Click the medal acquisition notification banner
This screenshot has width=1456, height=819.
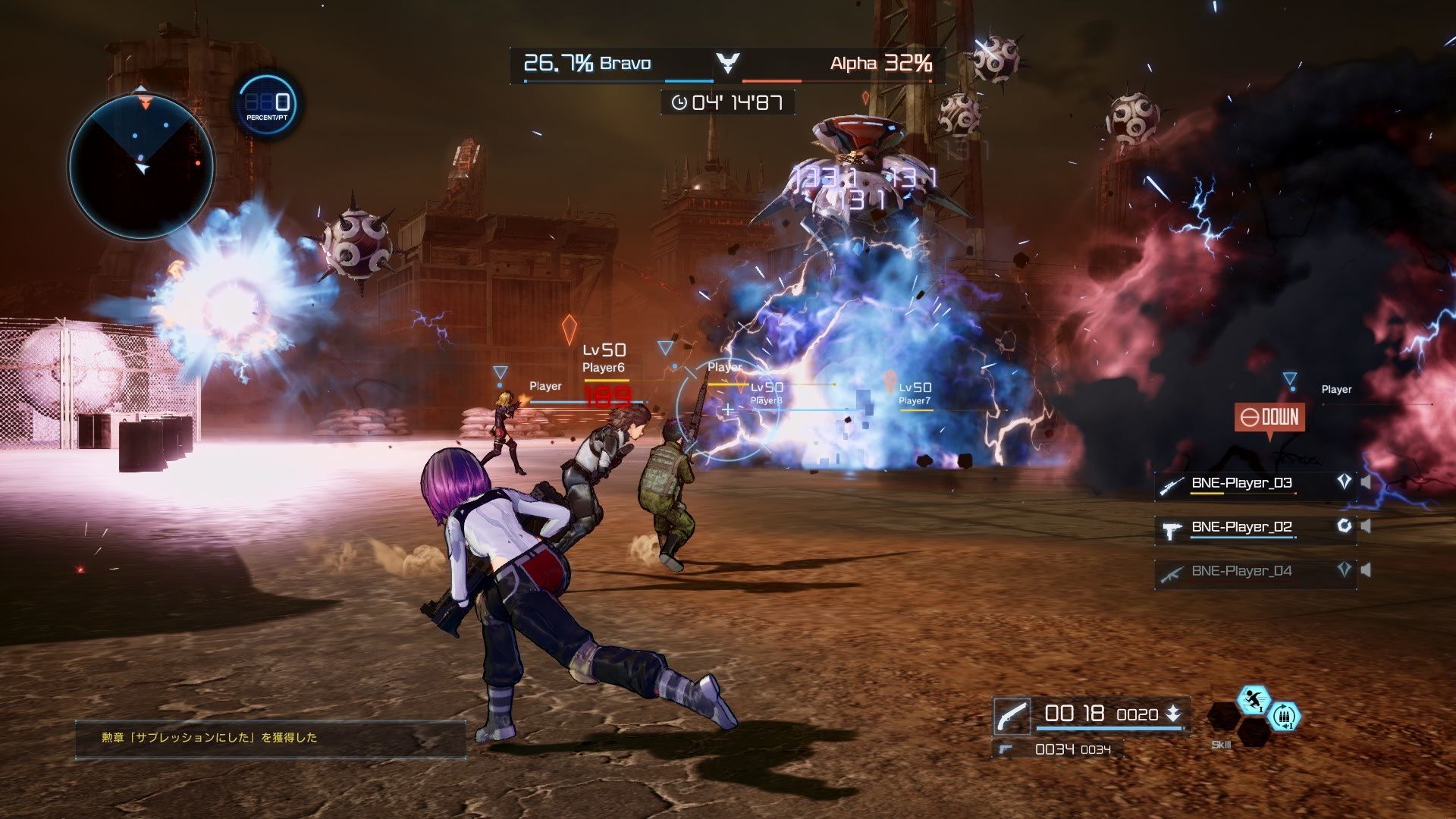tap(269, 738)
